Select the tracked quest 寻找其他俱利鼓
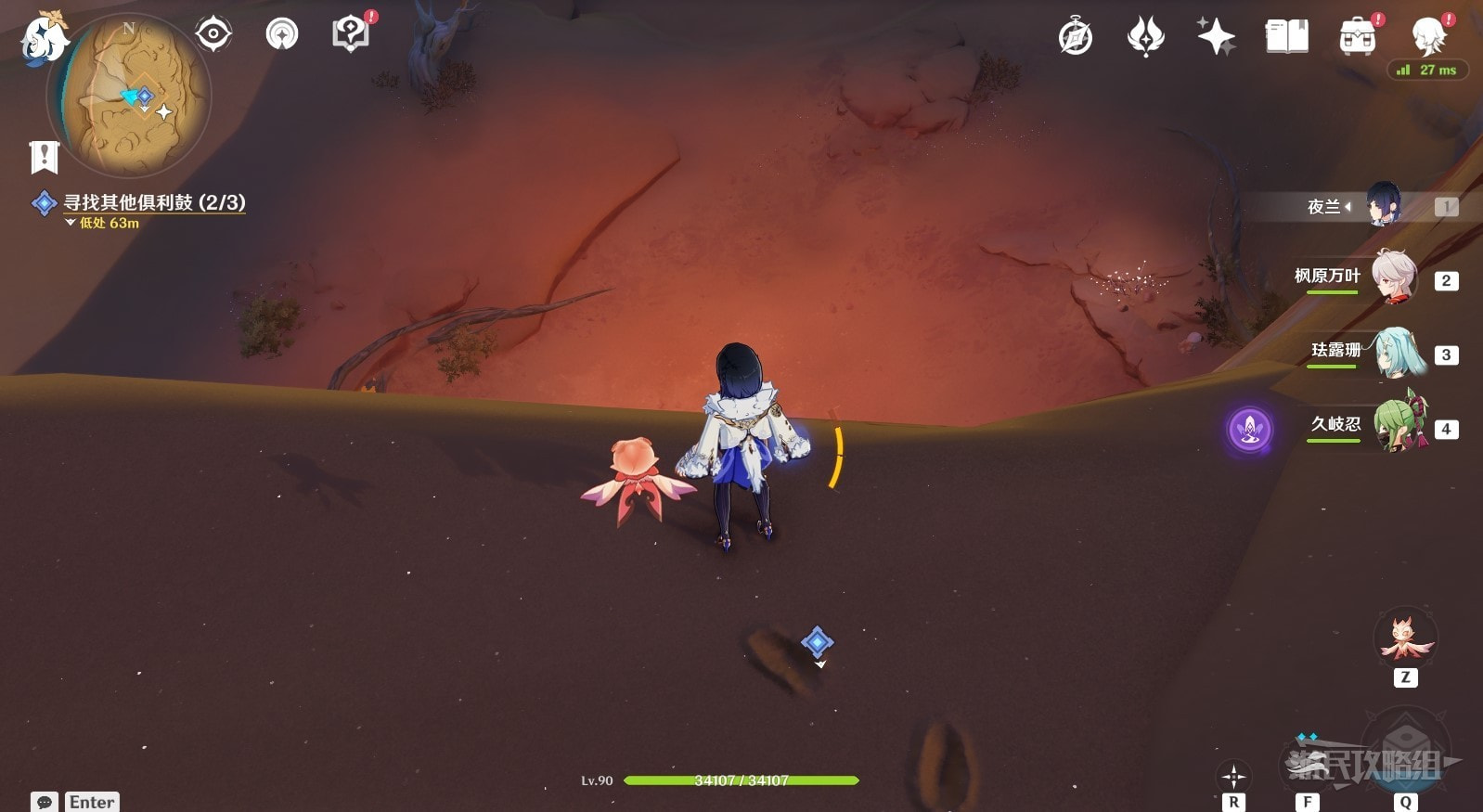The width and height of the screenshot is (1483, 812). [x=153, y=202]
